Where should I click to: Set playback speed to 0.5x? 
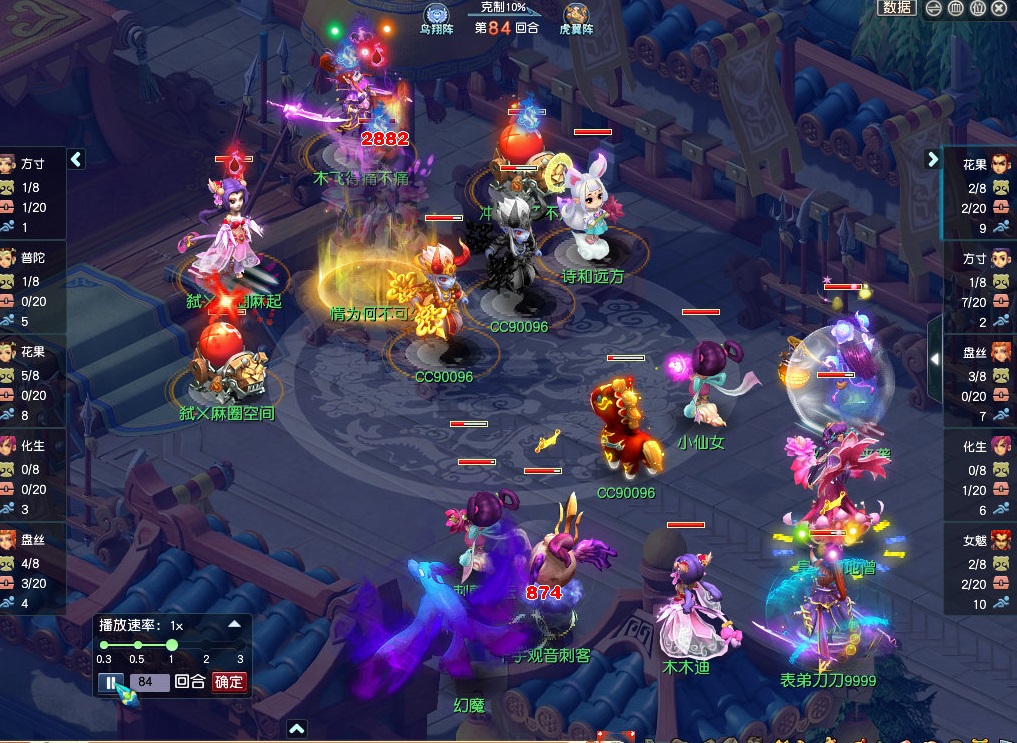[x=137, y=646]
